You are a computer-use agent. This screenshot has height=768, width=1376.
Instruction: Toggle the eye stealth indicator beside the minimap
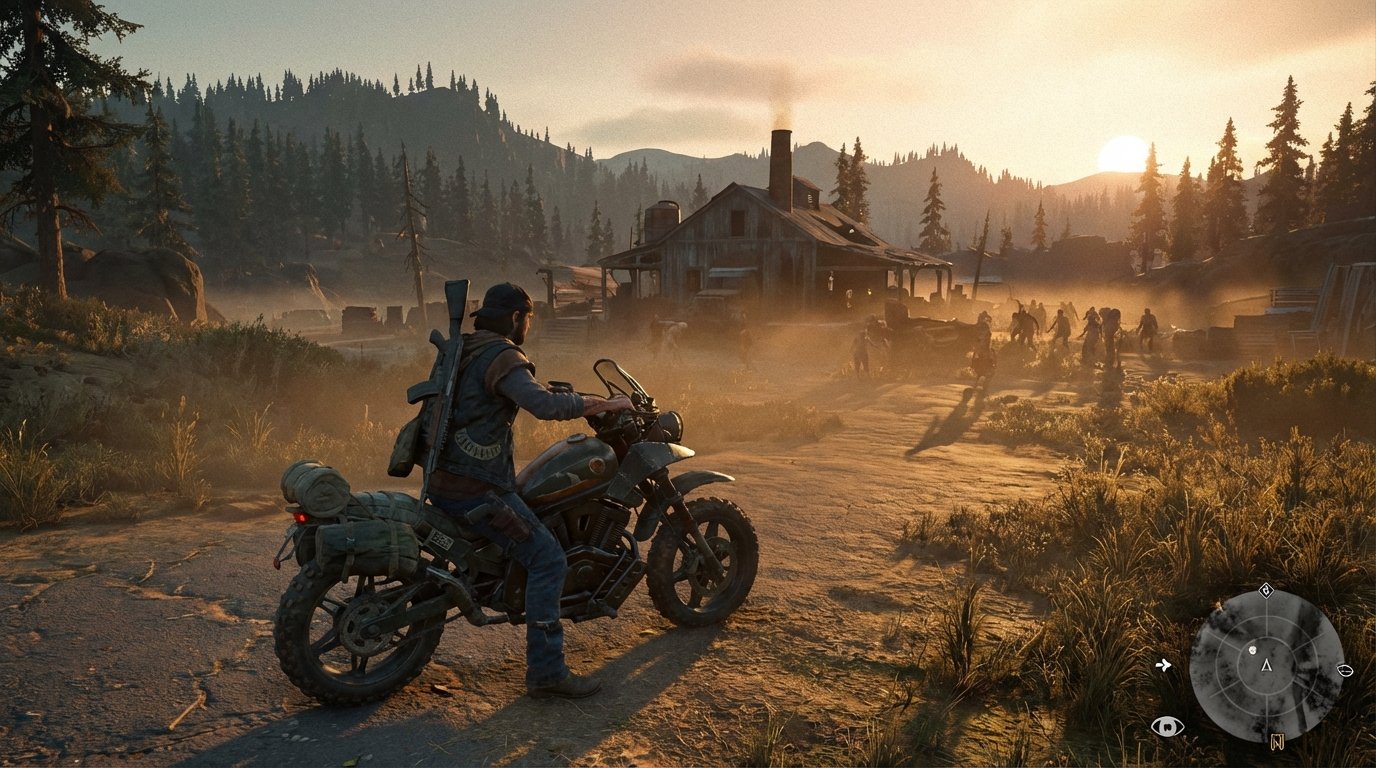[1167, 724]
